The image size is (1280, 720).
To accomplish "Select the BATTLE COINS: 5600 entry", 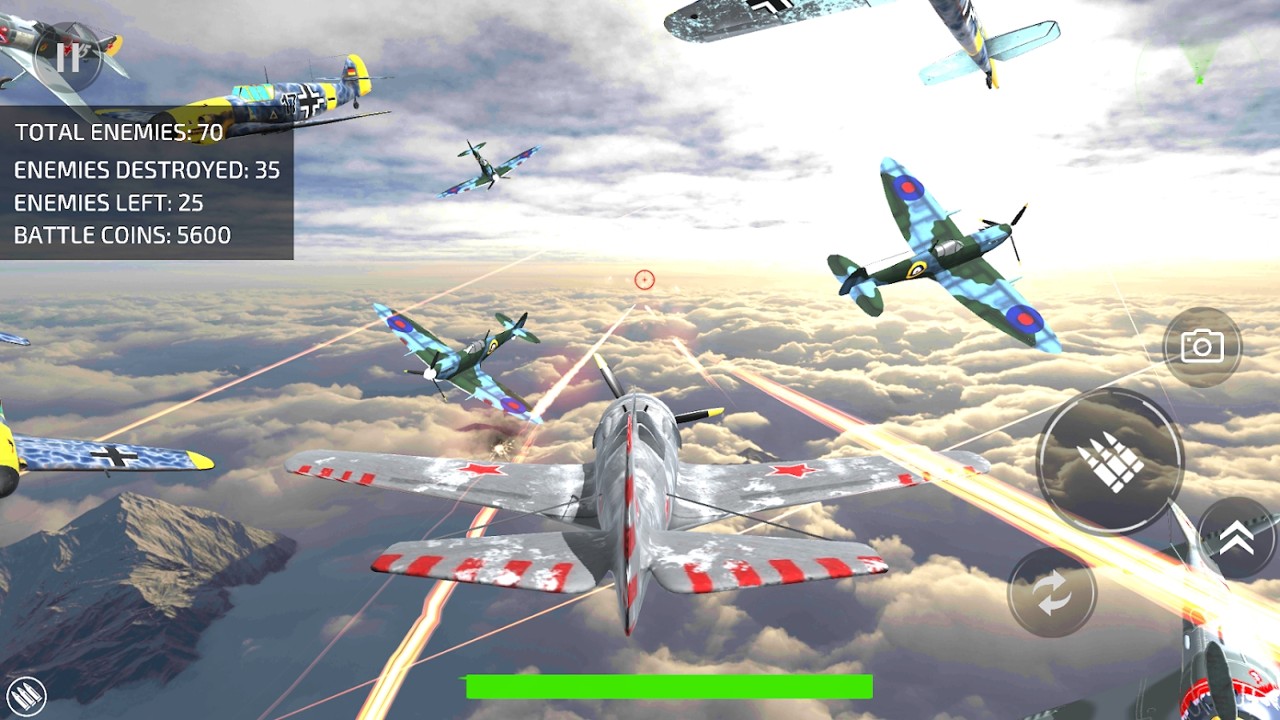I will tap(120, 236).
